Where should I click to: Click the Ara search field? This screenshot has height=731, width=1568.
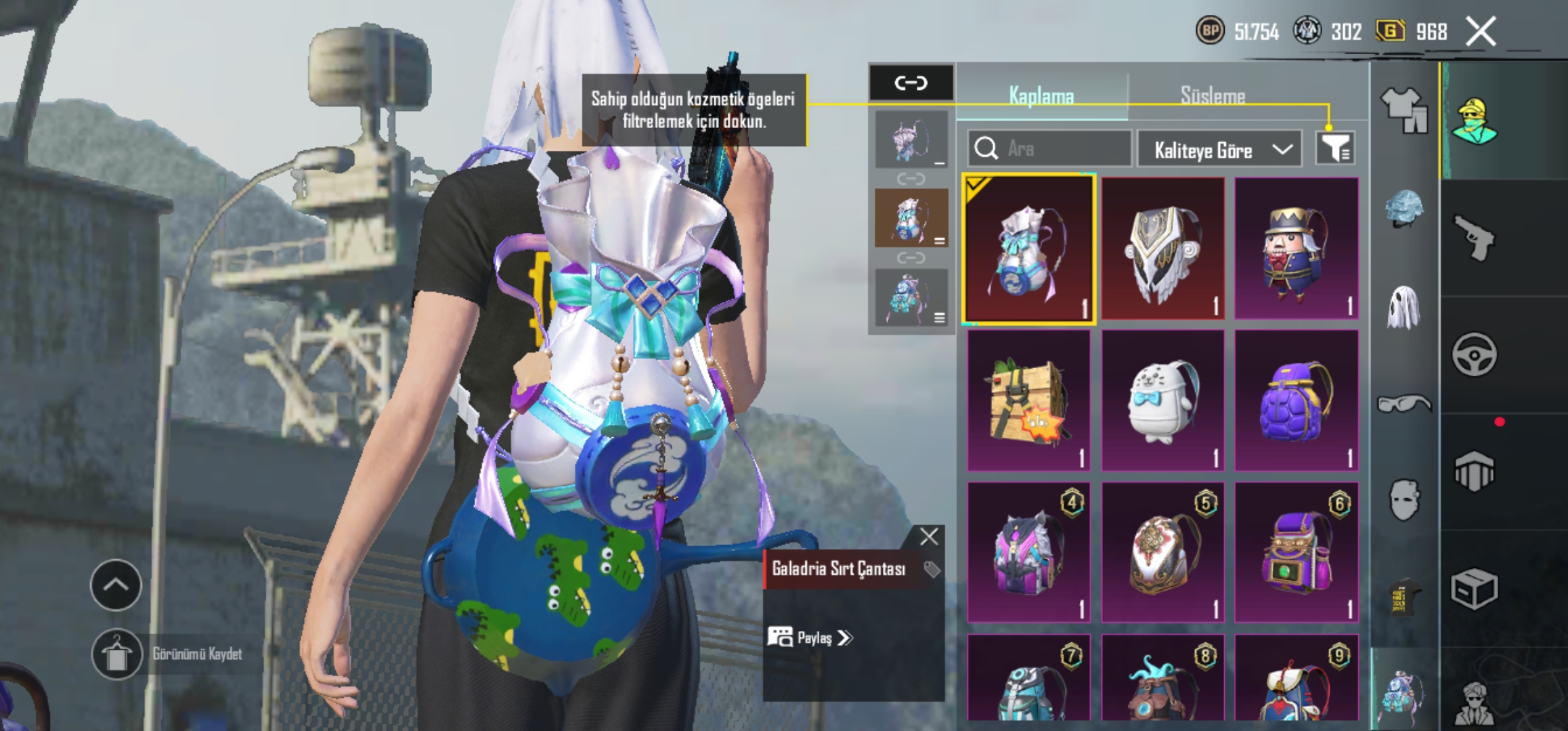click(1049, 148)
